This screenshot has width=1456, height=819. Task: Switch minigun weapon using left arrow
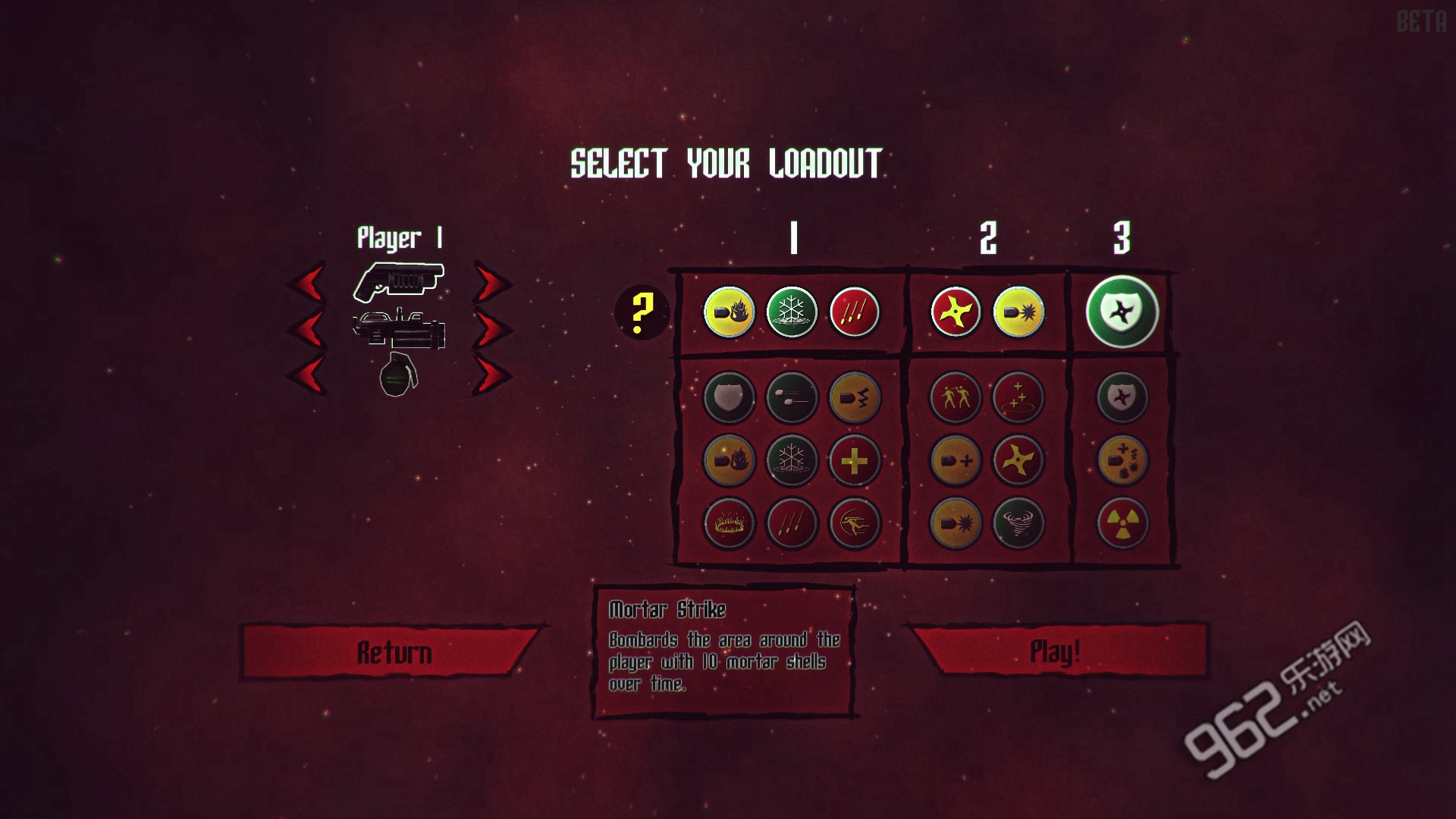[307, 329]
